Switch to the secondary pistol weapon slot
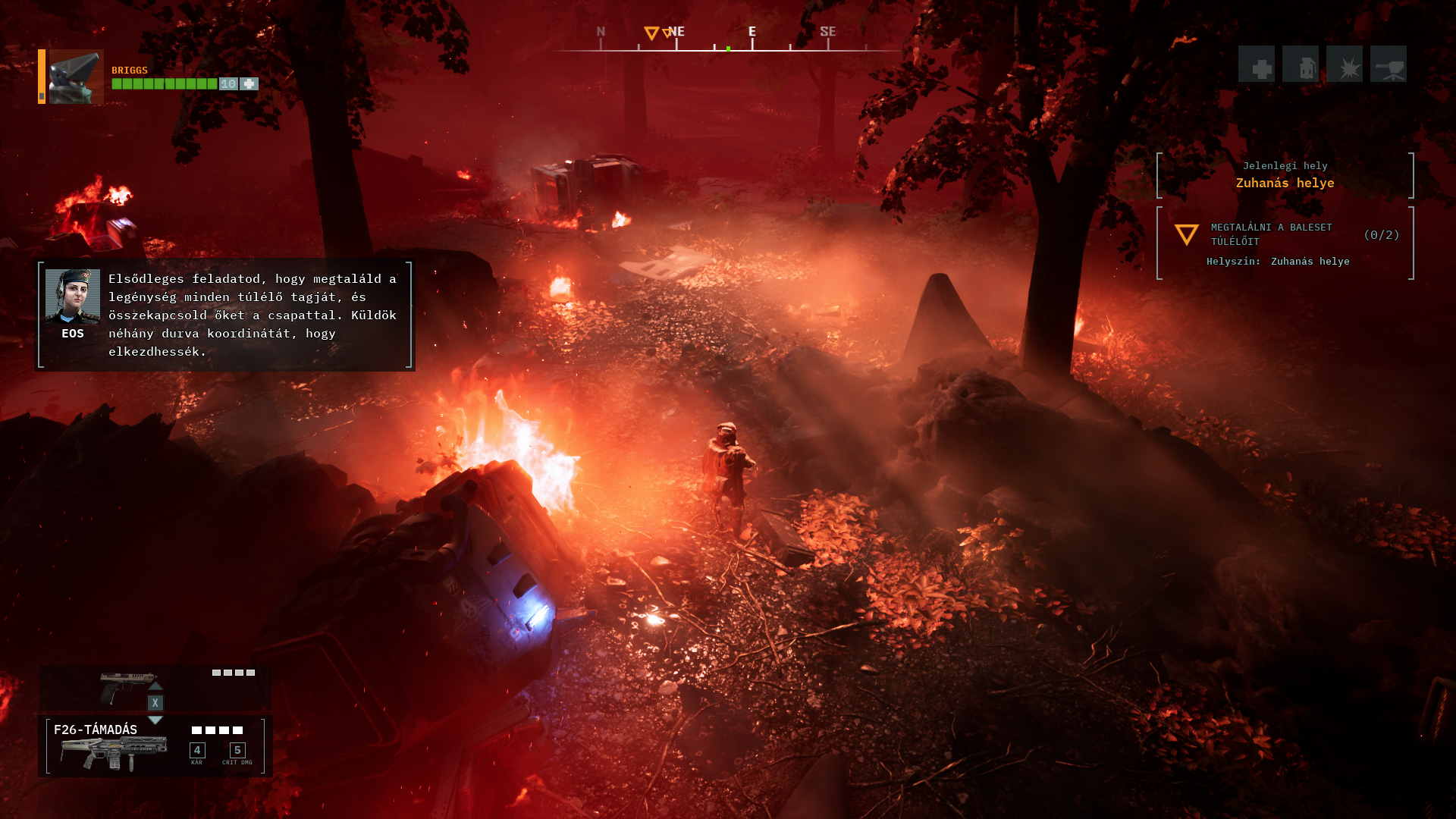Screen dimensions: 1456x819 click(129, 686)
